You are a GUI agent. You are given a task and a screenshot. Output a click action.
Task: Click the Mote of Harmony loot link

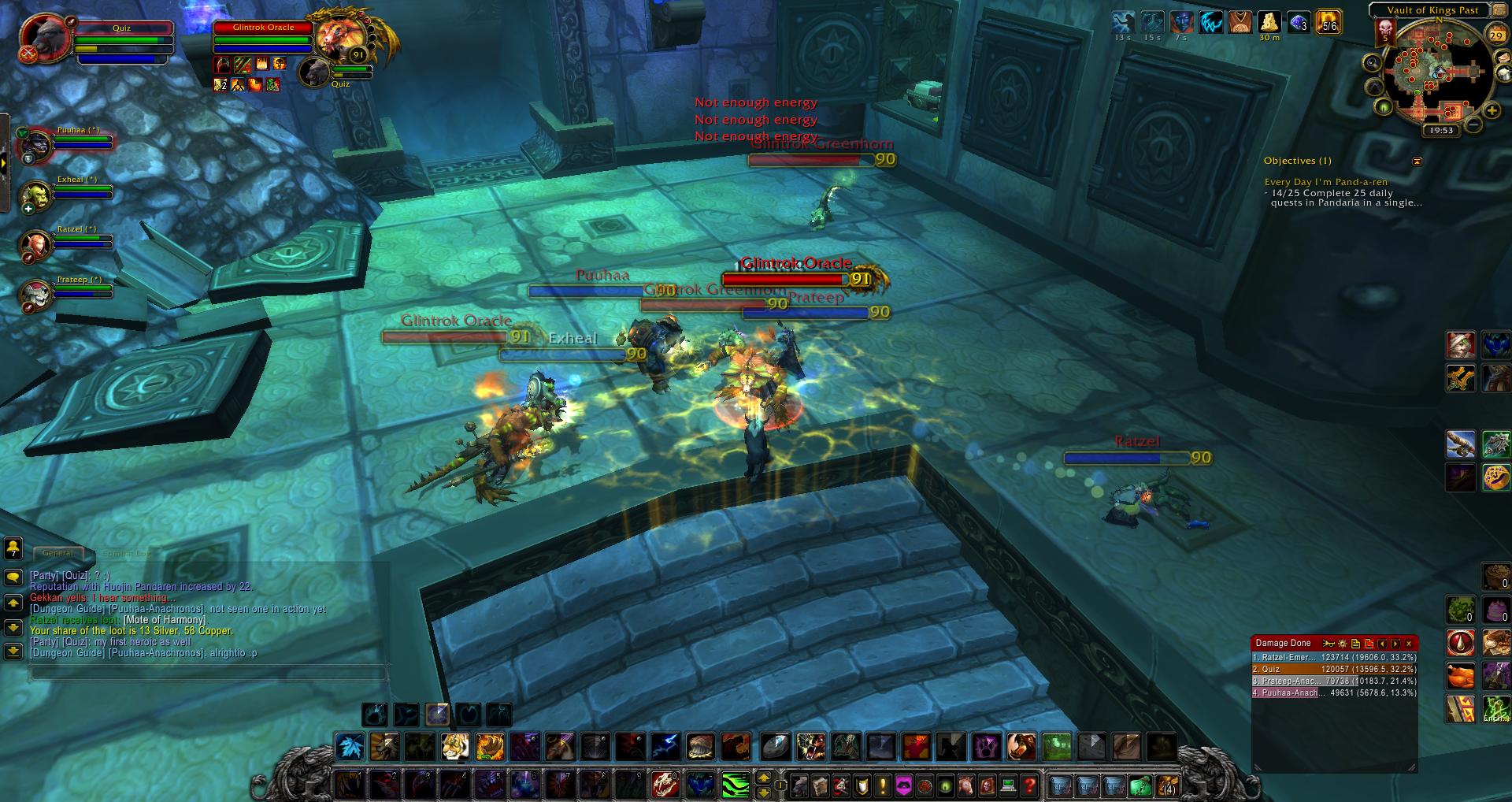[x=165, y=619]
